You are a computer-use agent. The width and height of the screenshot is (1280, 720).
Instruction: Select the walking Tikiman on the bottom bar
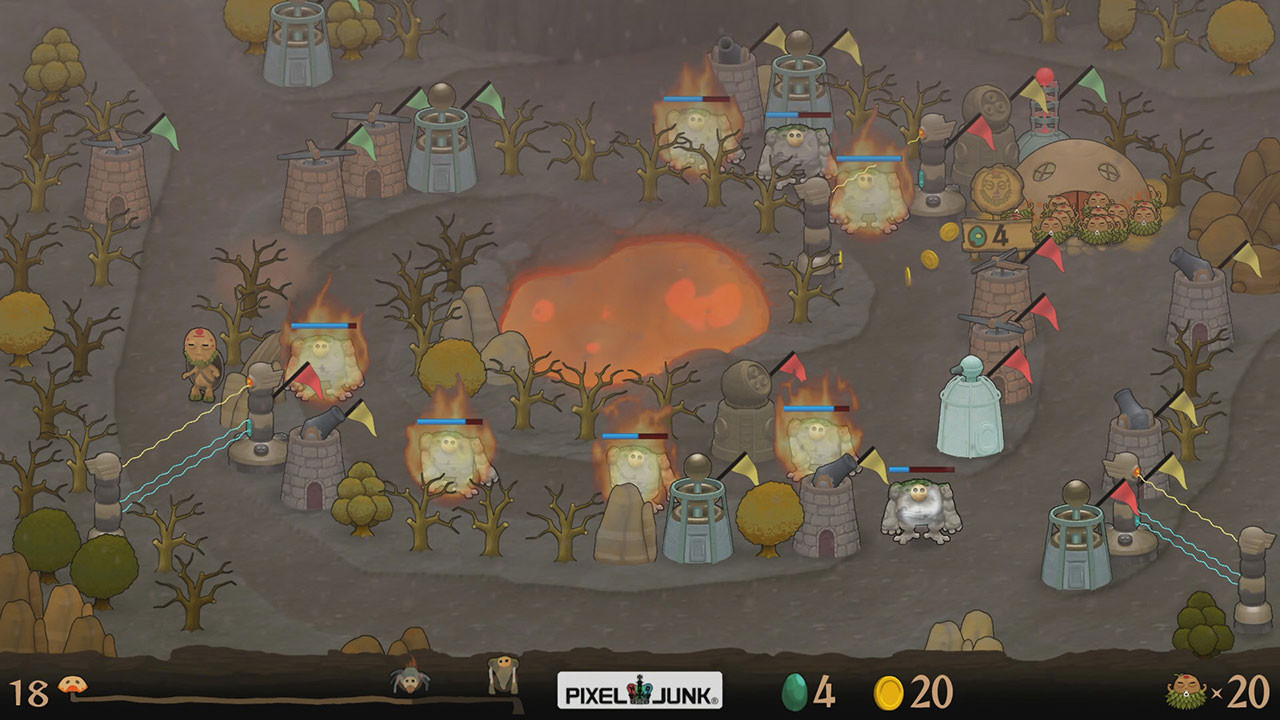502,672
